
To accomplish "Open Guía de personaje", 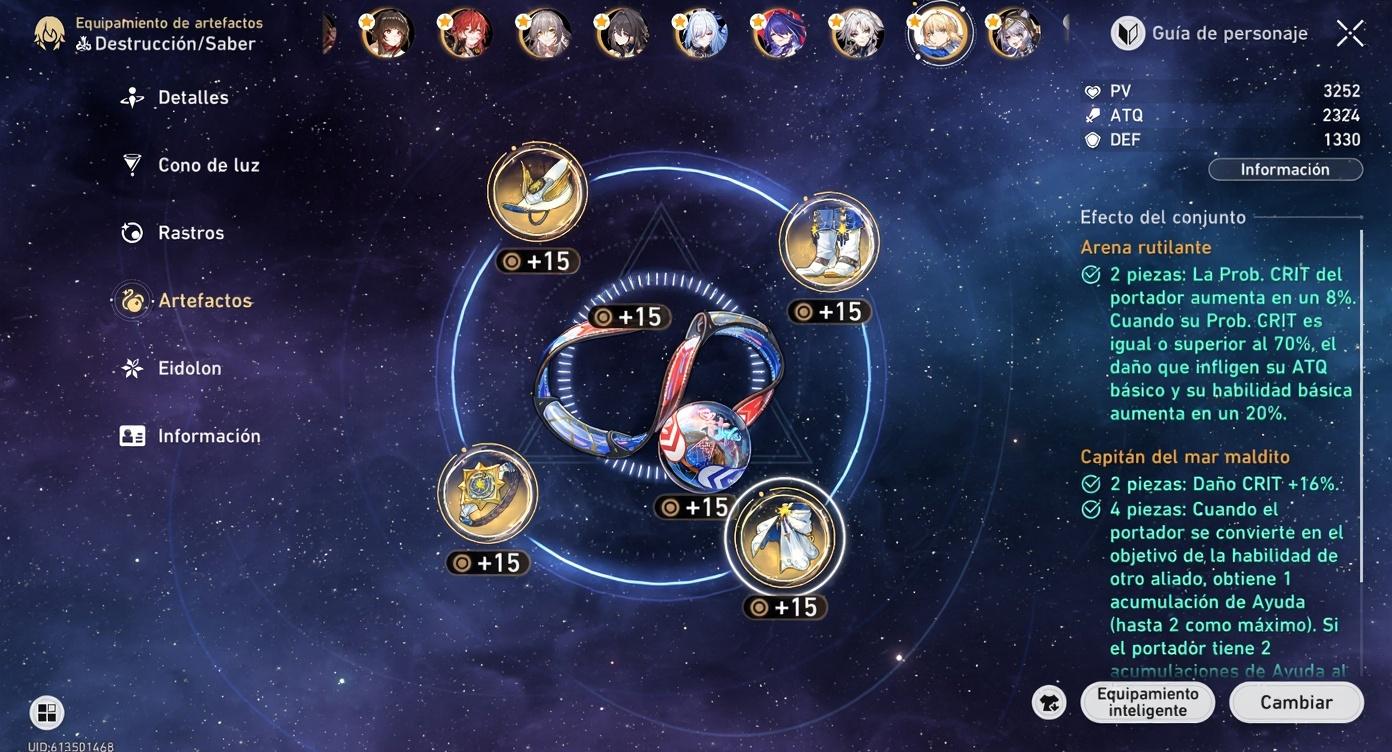I will click(1210, 34).
